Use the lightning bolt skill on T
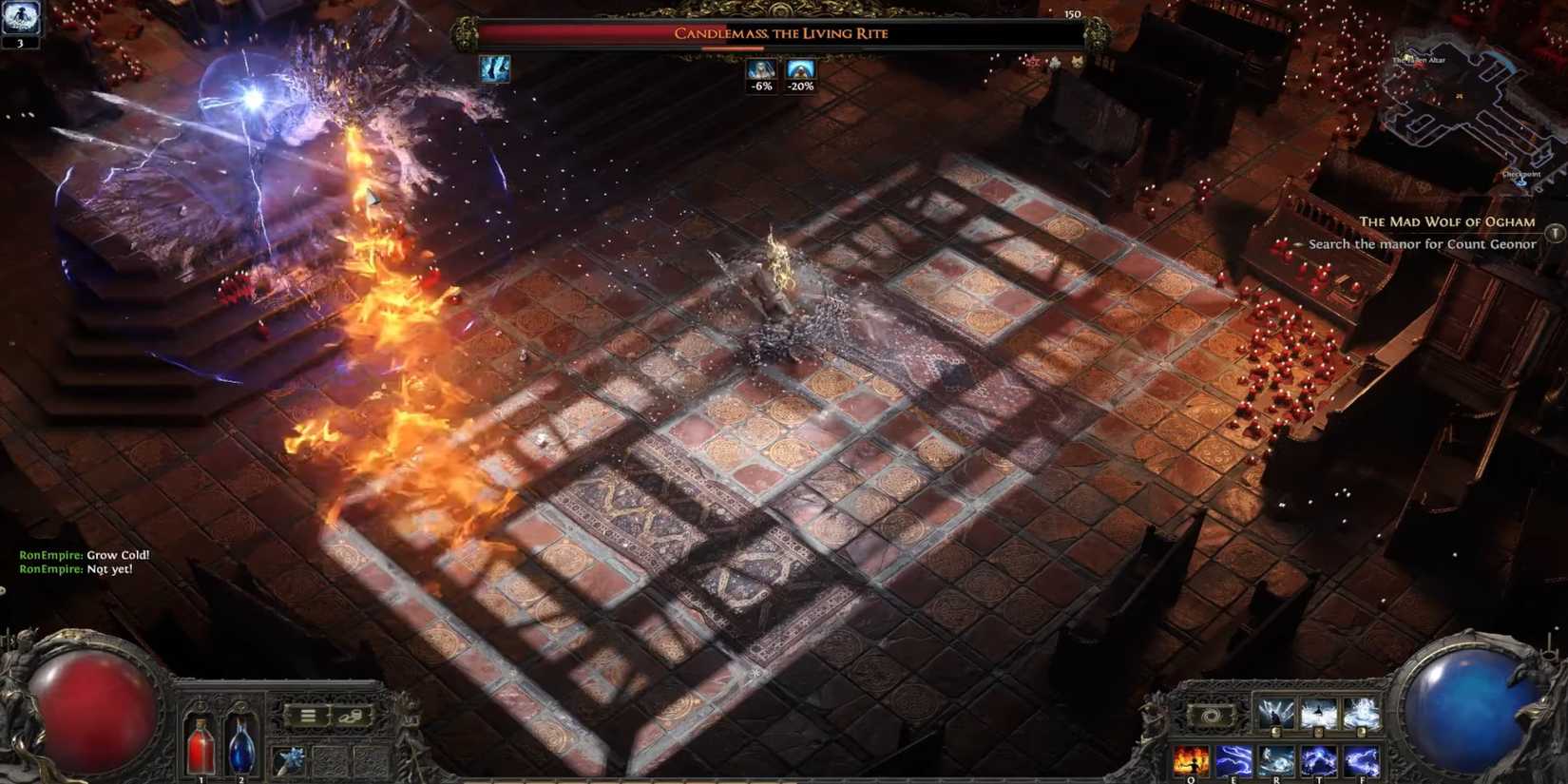This screenshot has height=784, width=1568. click(1320, 760)
